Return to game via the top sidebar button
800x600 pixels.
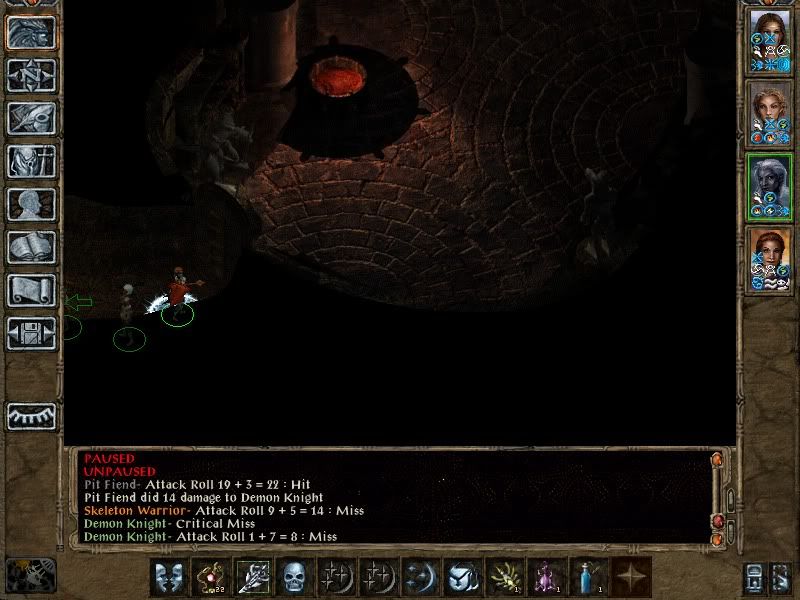(31, 32)
